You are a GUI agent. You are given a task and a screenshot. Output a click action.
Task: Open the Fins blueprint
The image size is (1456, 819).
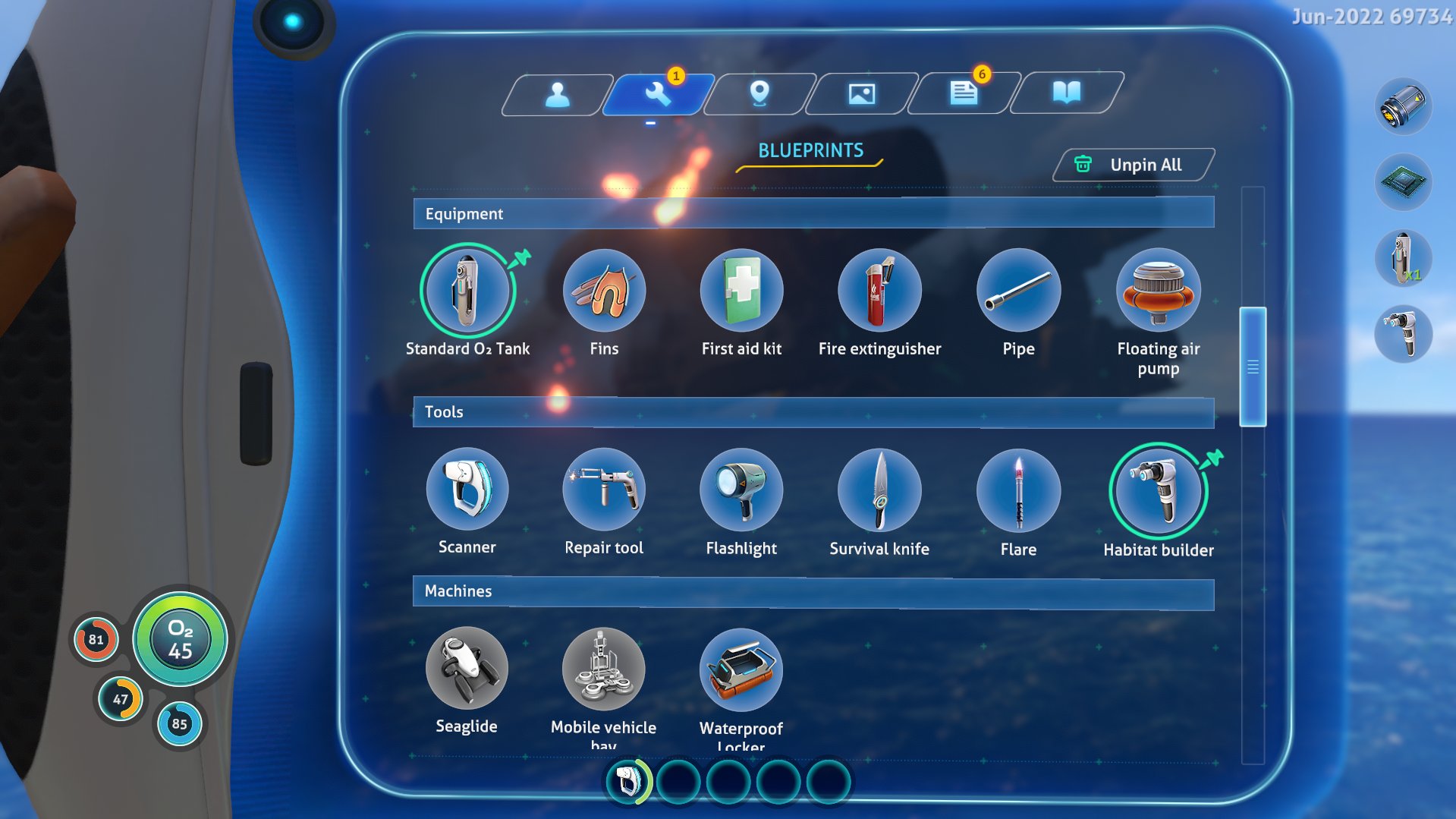[605, 291]
